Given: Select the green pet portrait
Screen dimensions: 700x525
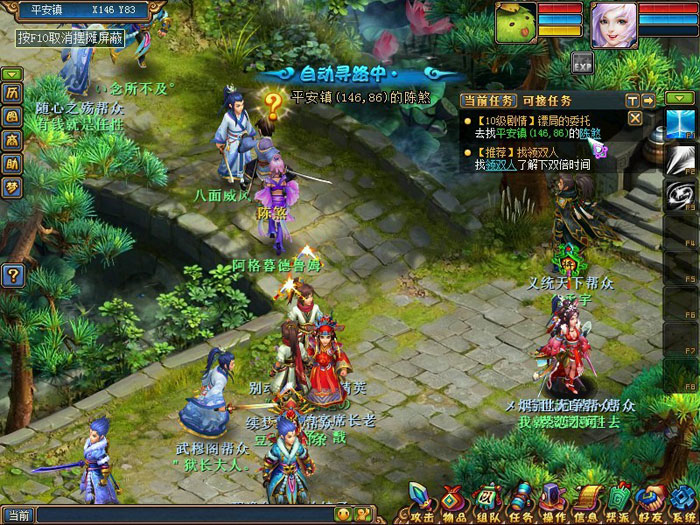Looking at the screenshot, I should 516,24.
